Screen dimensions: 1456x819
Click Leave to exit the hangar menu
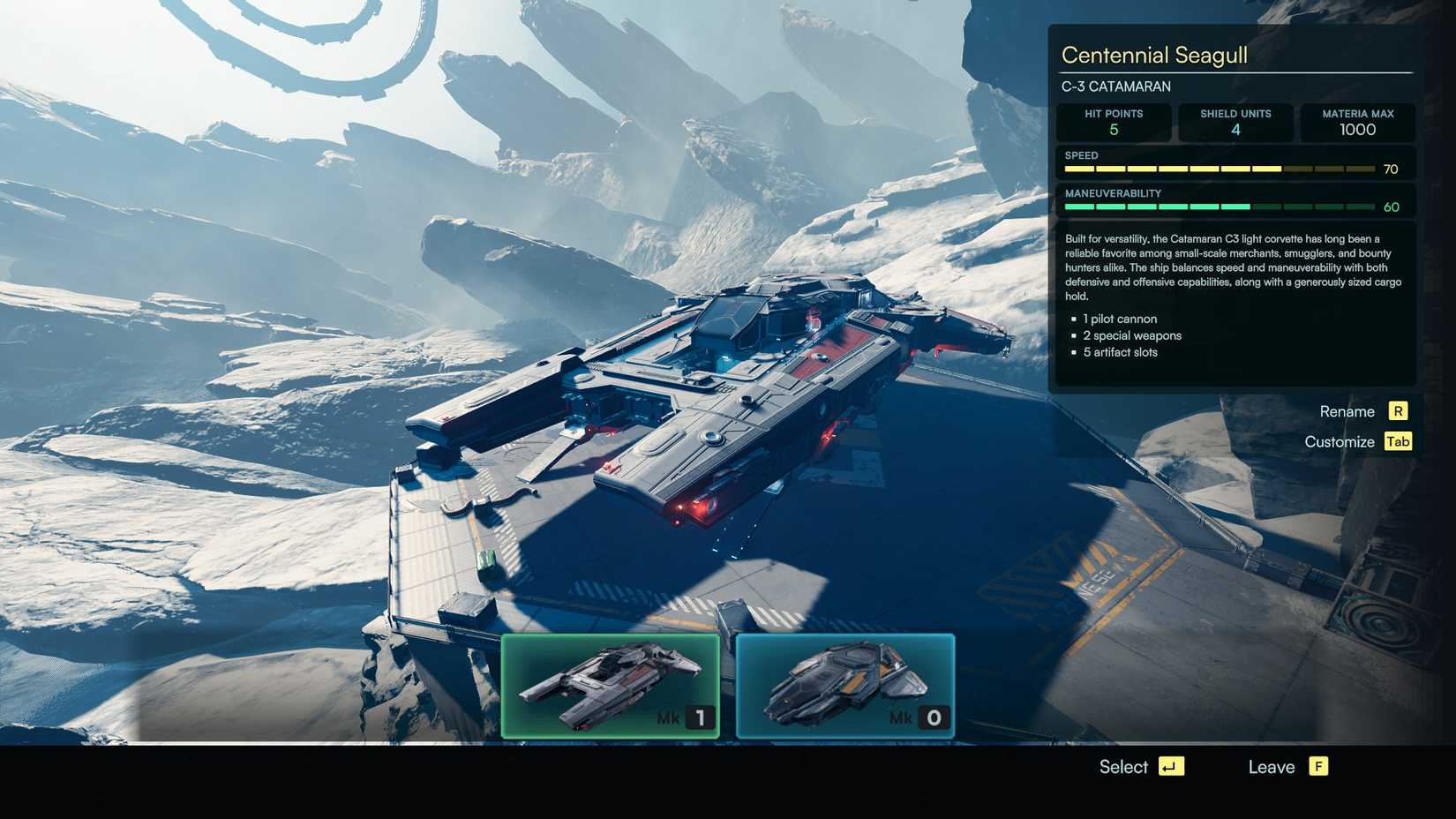click(x=1271, y=767)
